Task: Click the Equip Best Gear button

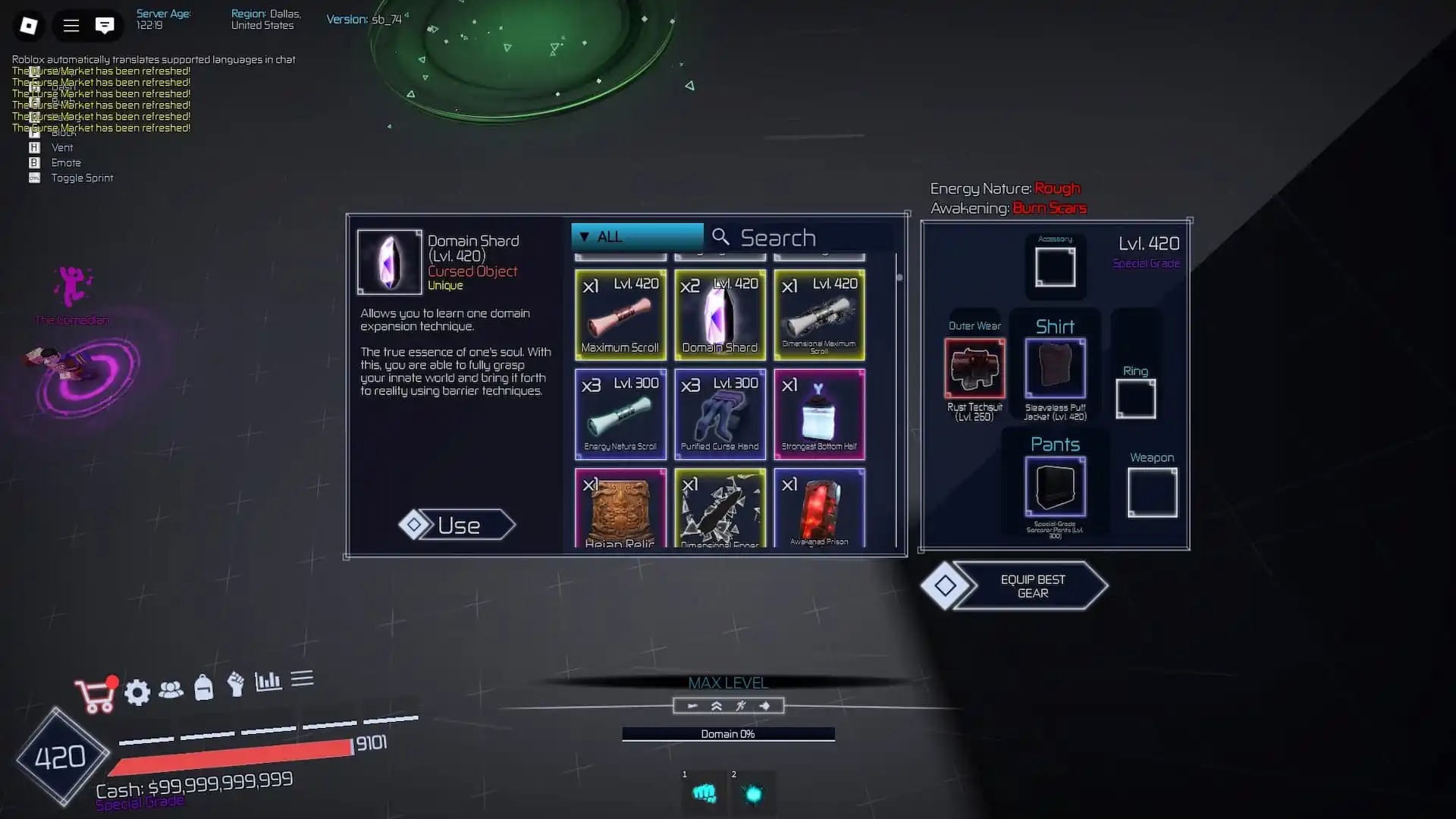Action: tap(1031, 586)
